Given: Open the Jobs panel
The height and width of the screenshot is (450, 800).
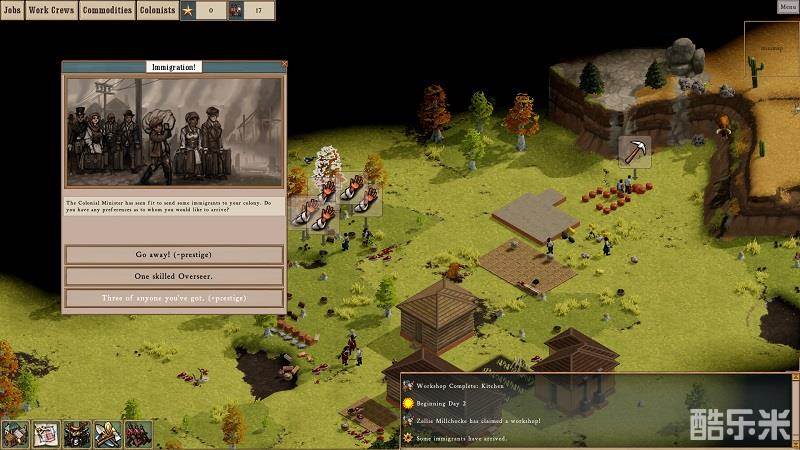Looking at the screenshot, I should coord(13,10).
